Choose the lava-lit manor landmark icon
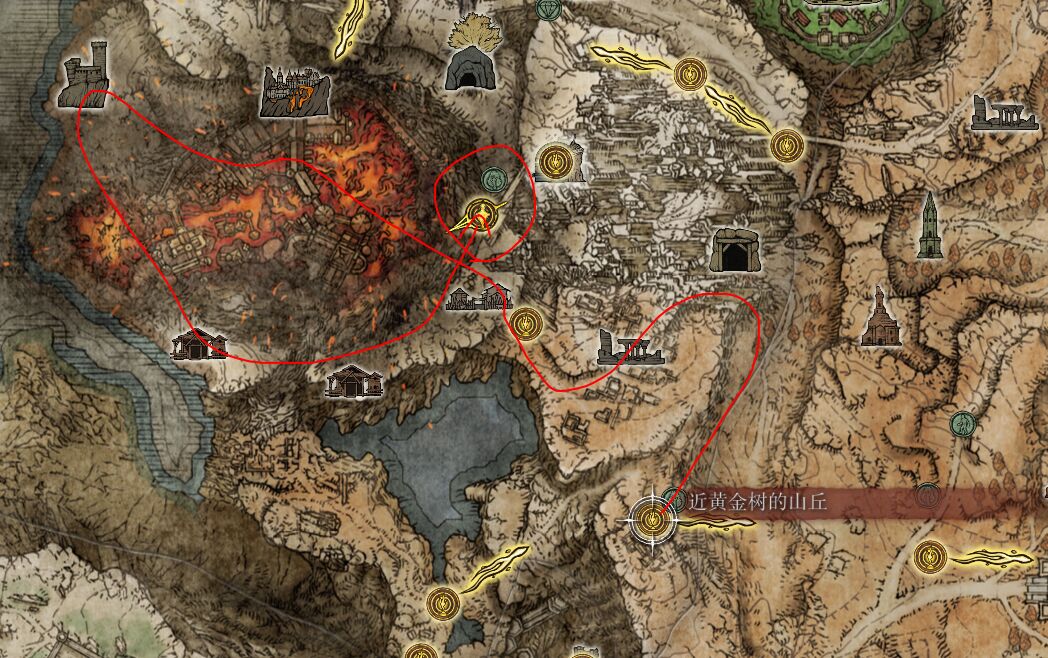 click(x=291, y=91)
